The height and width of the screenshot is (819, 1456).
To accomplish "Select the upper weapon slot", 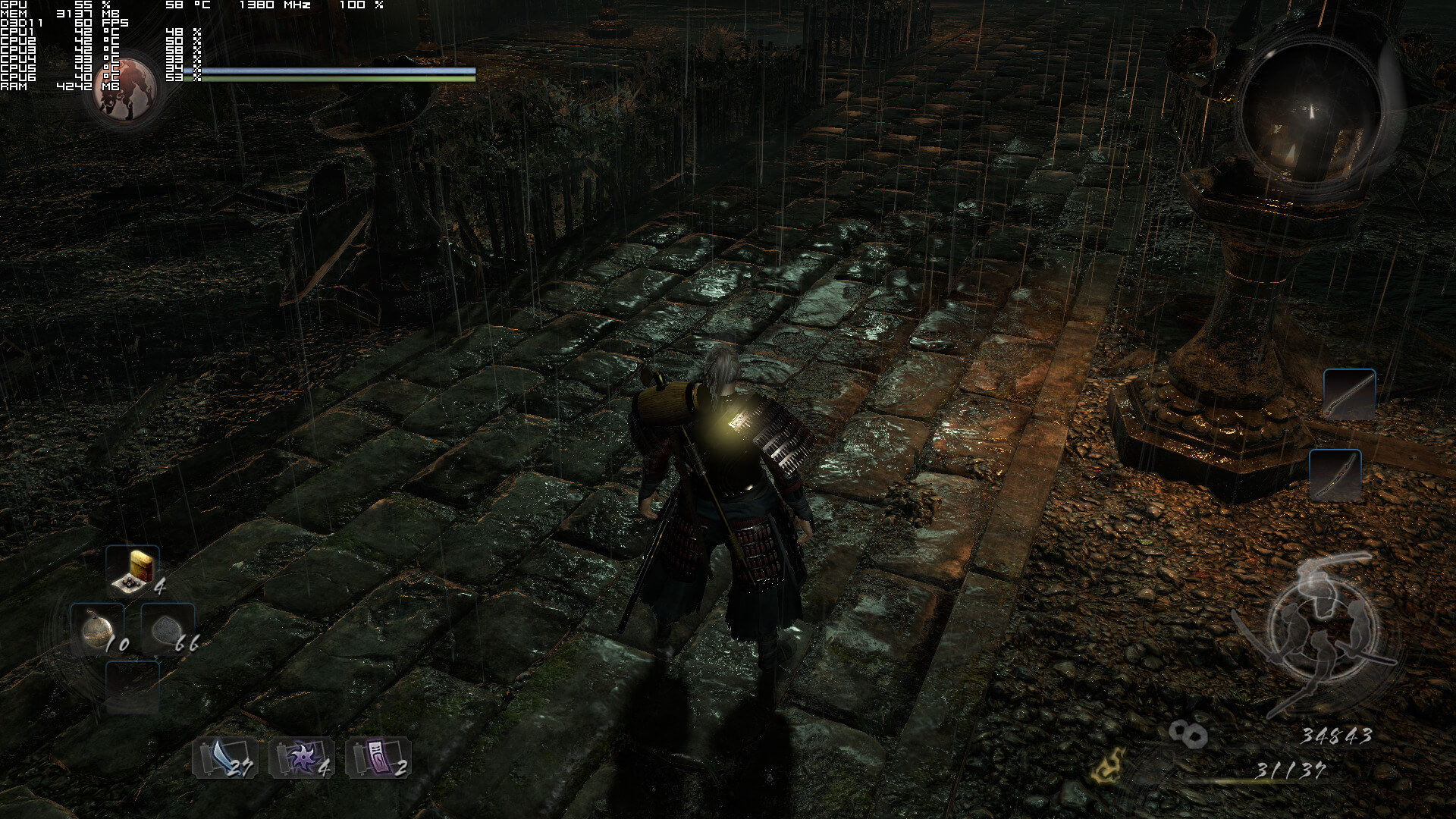I will 1349,394.
